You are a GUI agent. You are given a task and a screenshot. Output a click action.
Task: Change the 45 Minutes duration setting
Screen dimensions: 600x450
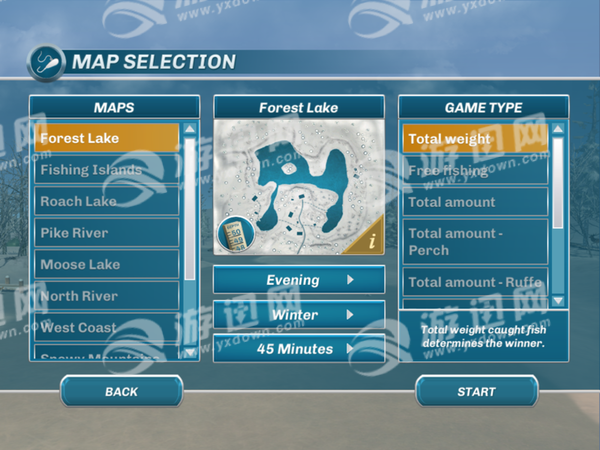pyautogui.click(x=299, y=349)
